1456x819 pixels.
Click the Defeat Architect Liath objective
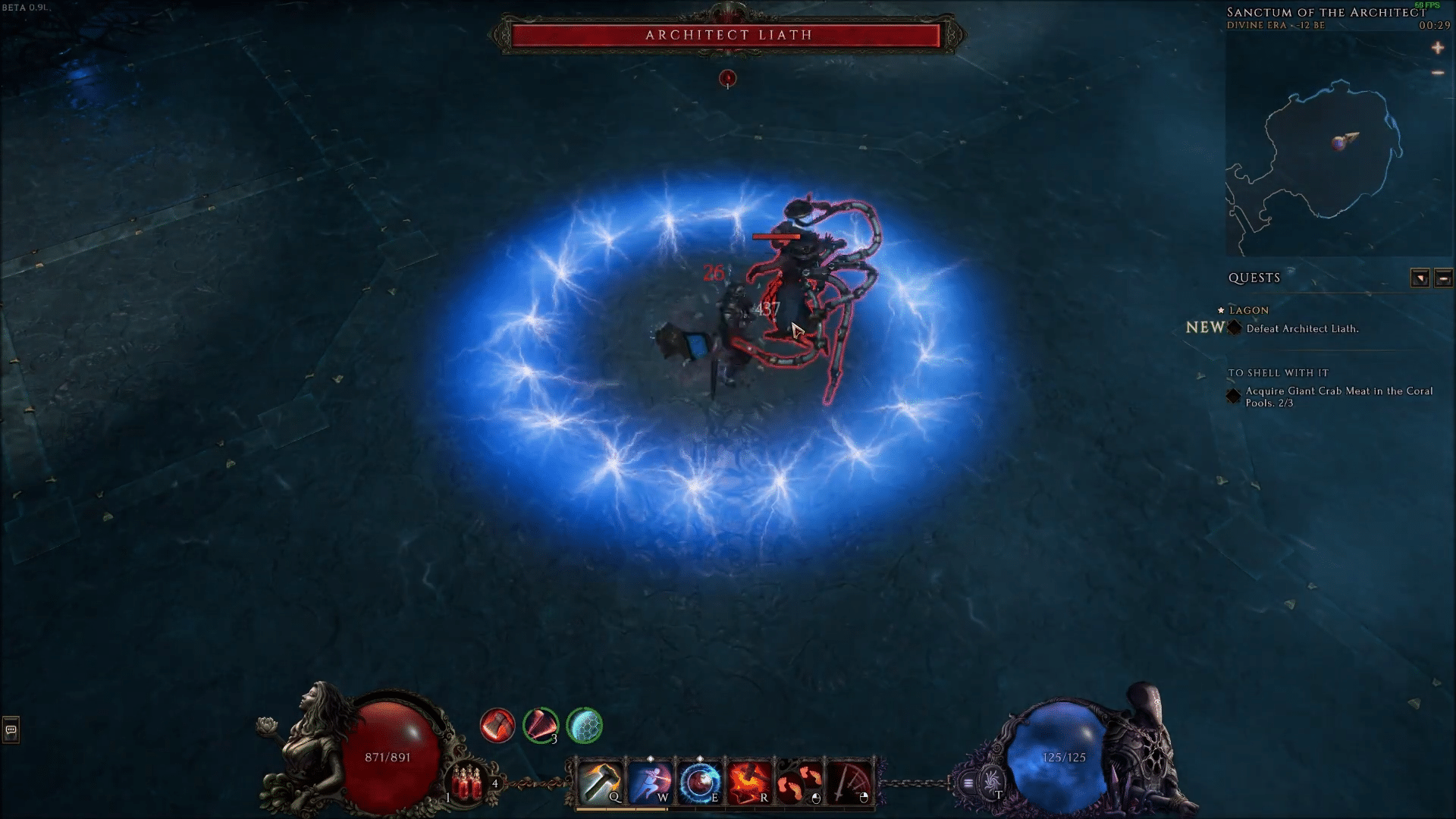point(1301,328)
